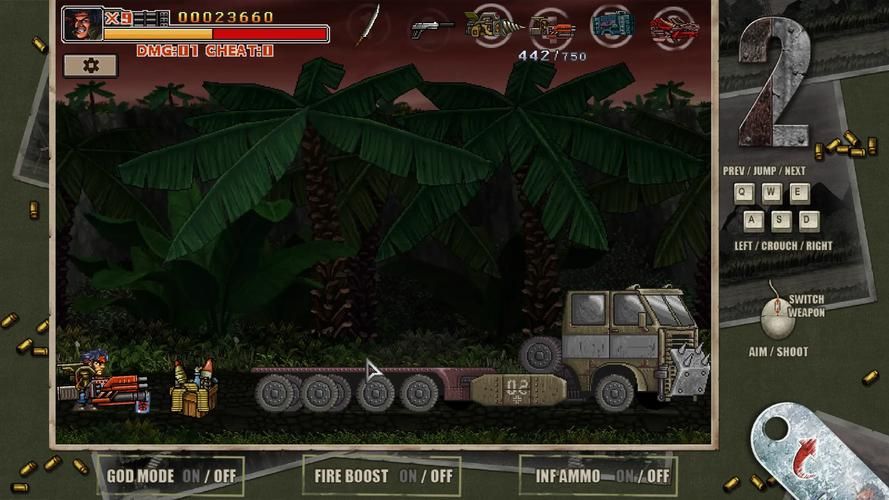Image resolution: width=889 pixels, height=500 pixels.
Task: Equip the blue weapon icon
Action: [612, 25]
